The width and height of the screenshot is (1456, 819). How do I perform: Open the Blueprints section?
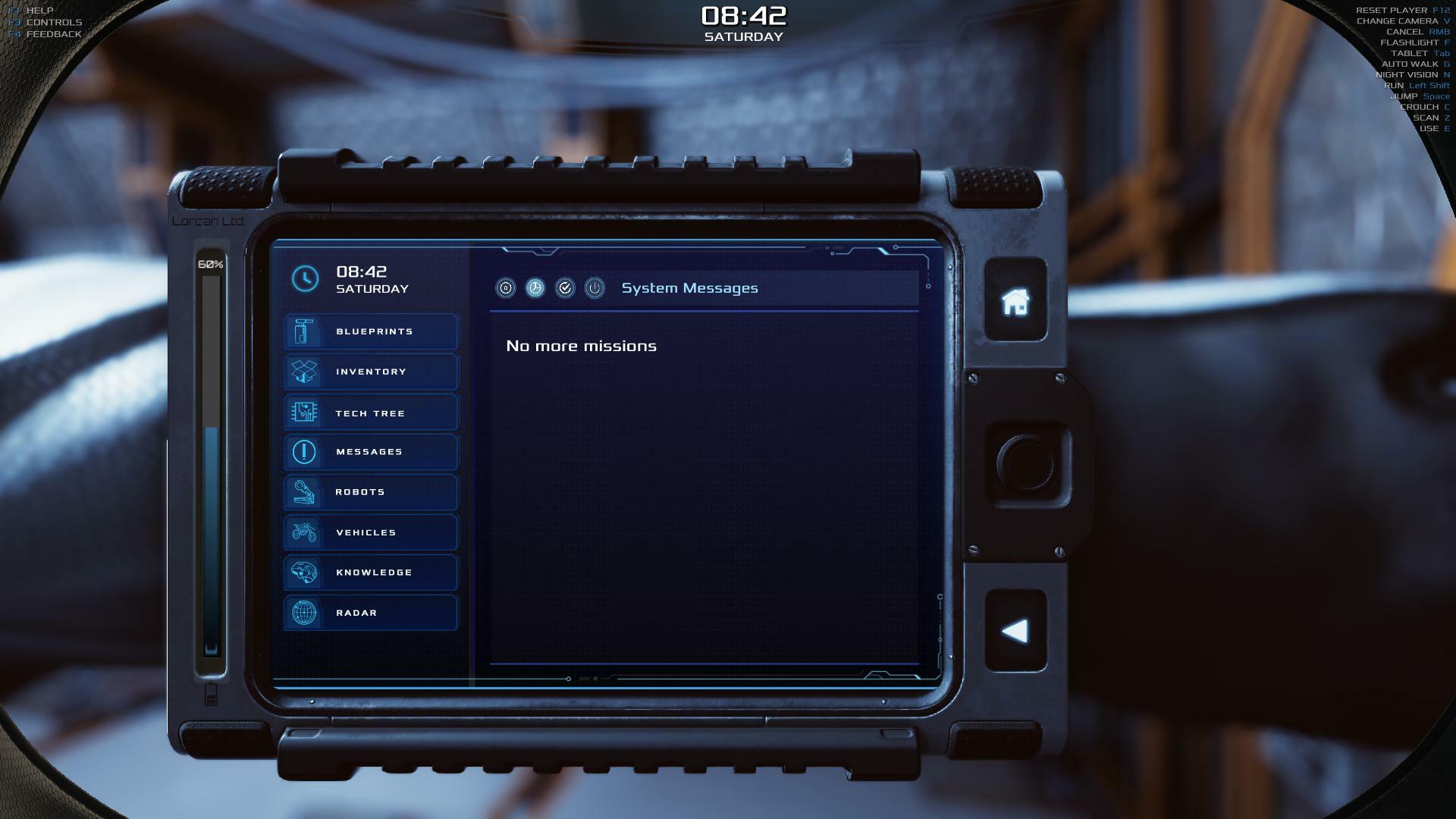click(371, 331)
